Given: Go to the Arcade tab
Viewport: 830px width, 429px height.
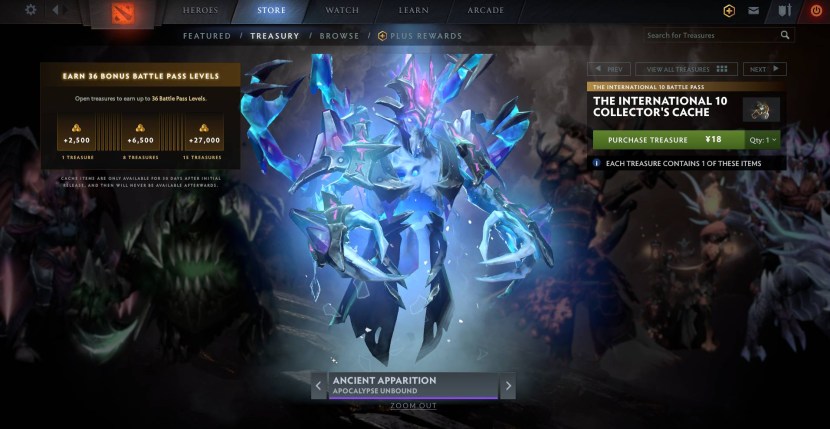Looking at the screenshot, I should (x=485, y=10).
